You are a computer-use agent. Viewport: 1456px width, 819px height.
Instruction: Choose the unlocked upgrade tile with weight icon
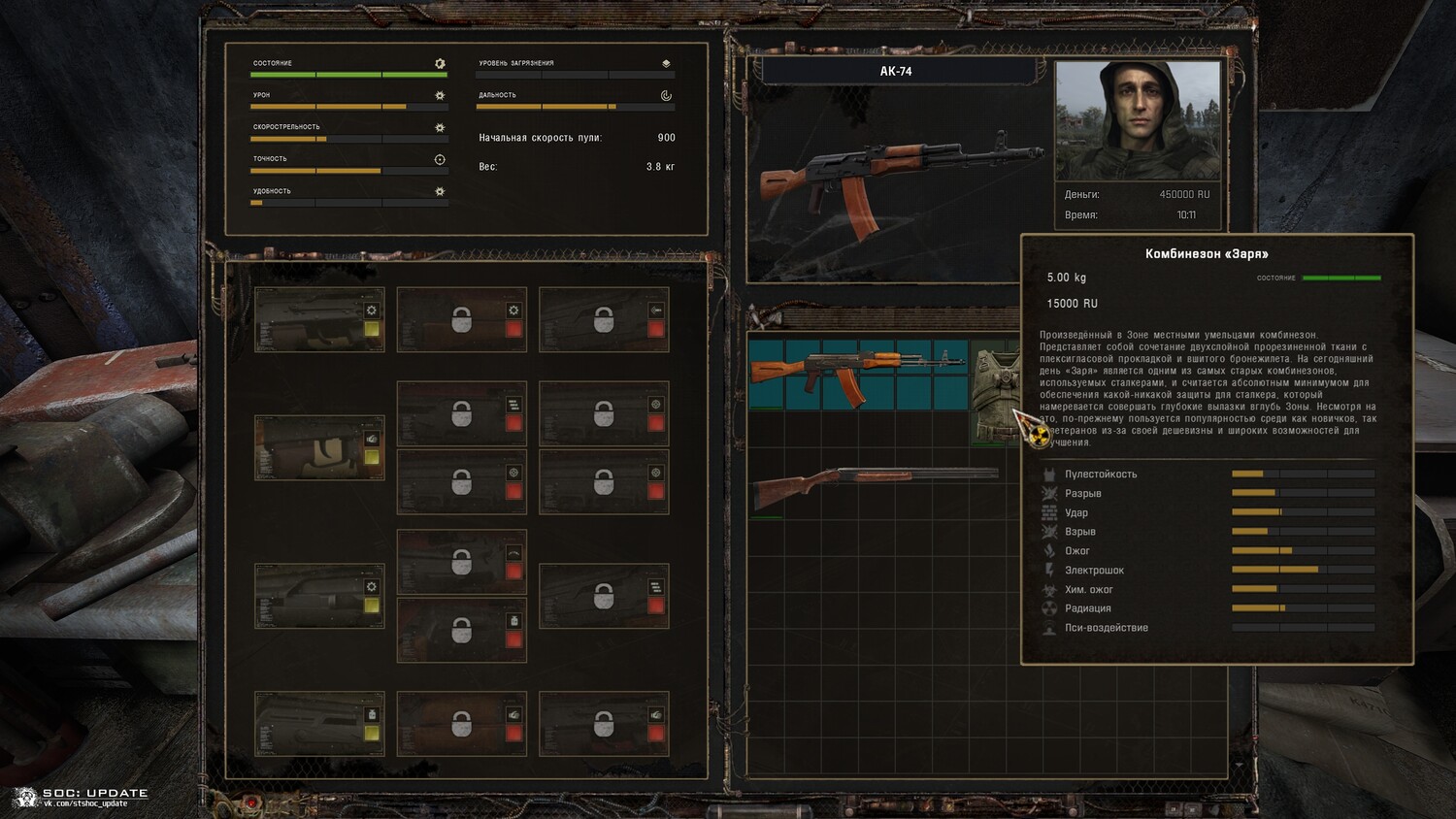pyautogui.click(x=319, y=724)
